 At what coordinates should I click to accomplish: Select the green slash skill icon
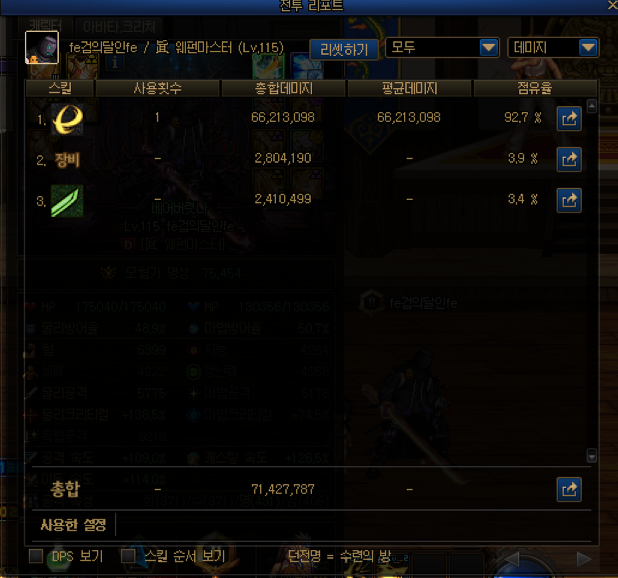(67, 201)
